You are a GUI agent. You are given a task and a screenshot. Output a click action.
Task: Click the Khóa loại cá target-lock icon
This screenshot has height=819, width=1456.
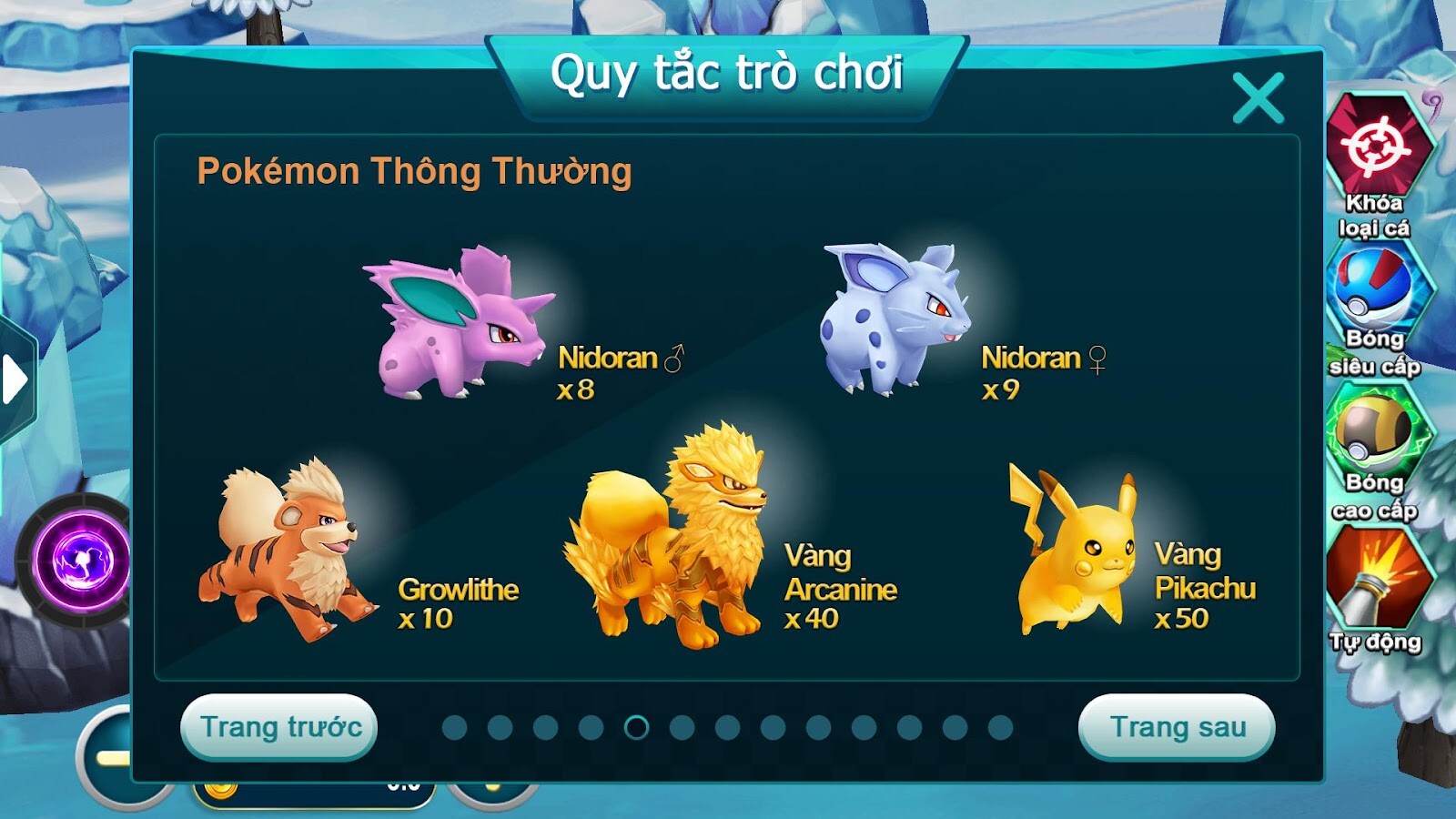(1379, 146)
